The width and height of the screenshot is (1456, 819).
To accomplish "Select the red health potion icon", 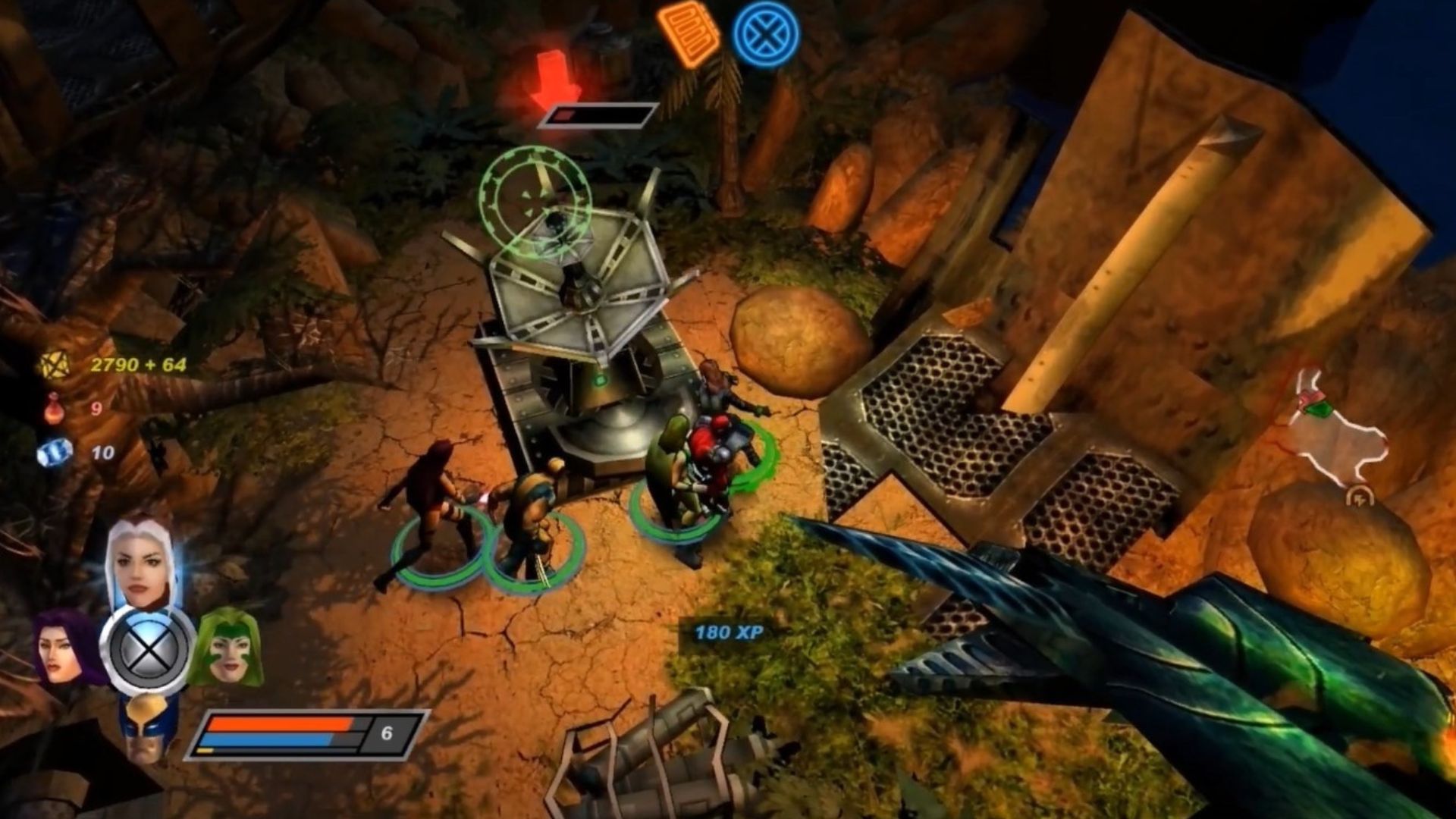I will tap(53, 409).
